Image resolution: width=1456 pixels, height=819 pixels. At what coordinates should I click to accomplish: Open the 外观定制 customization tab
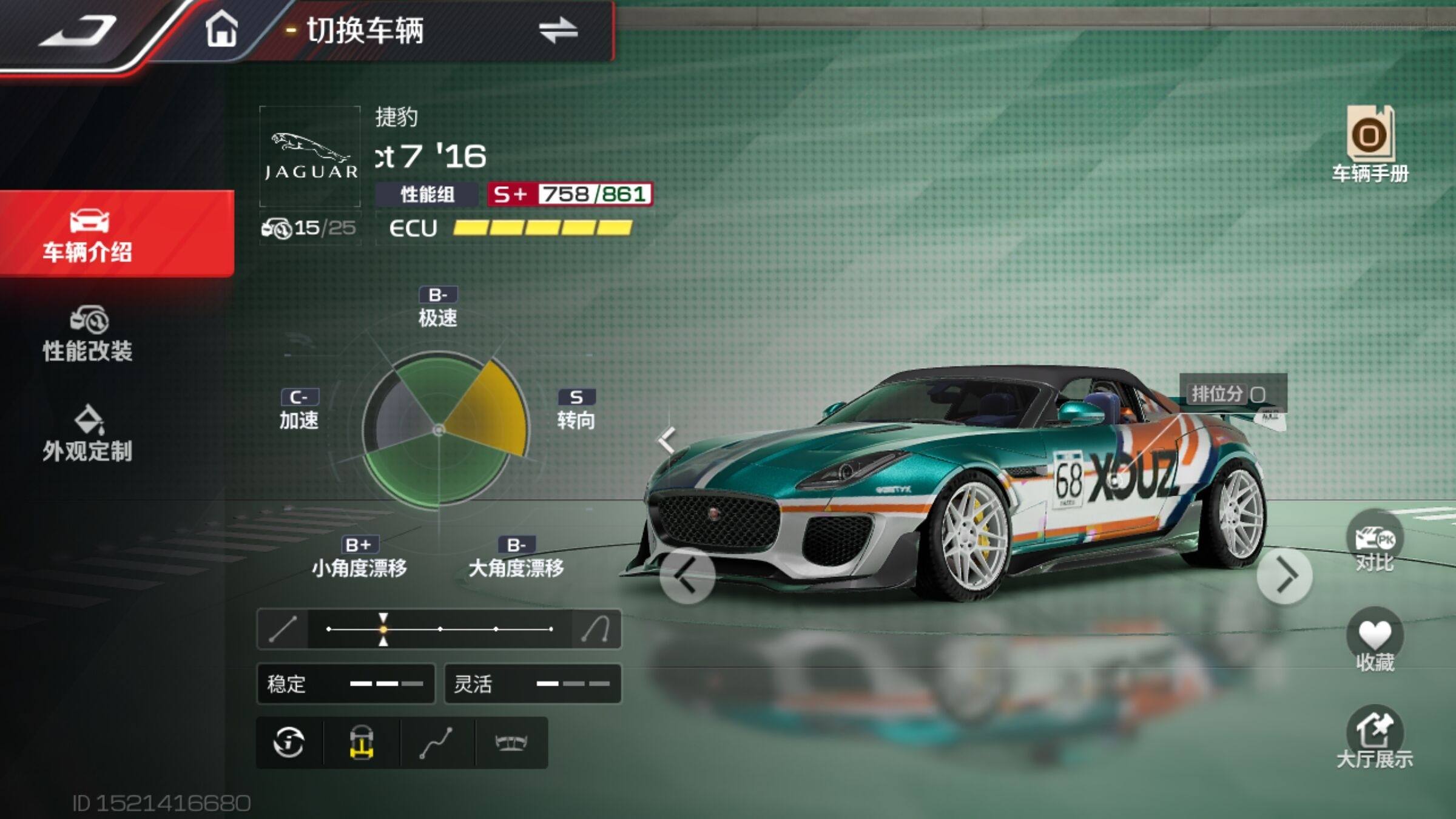[x=88, y=434]
